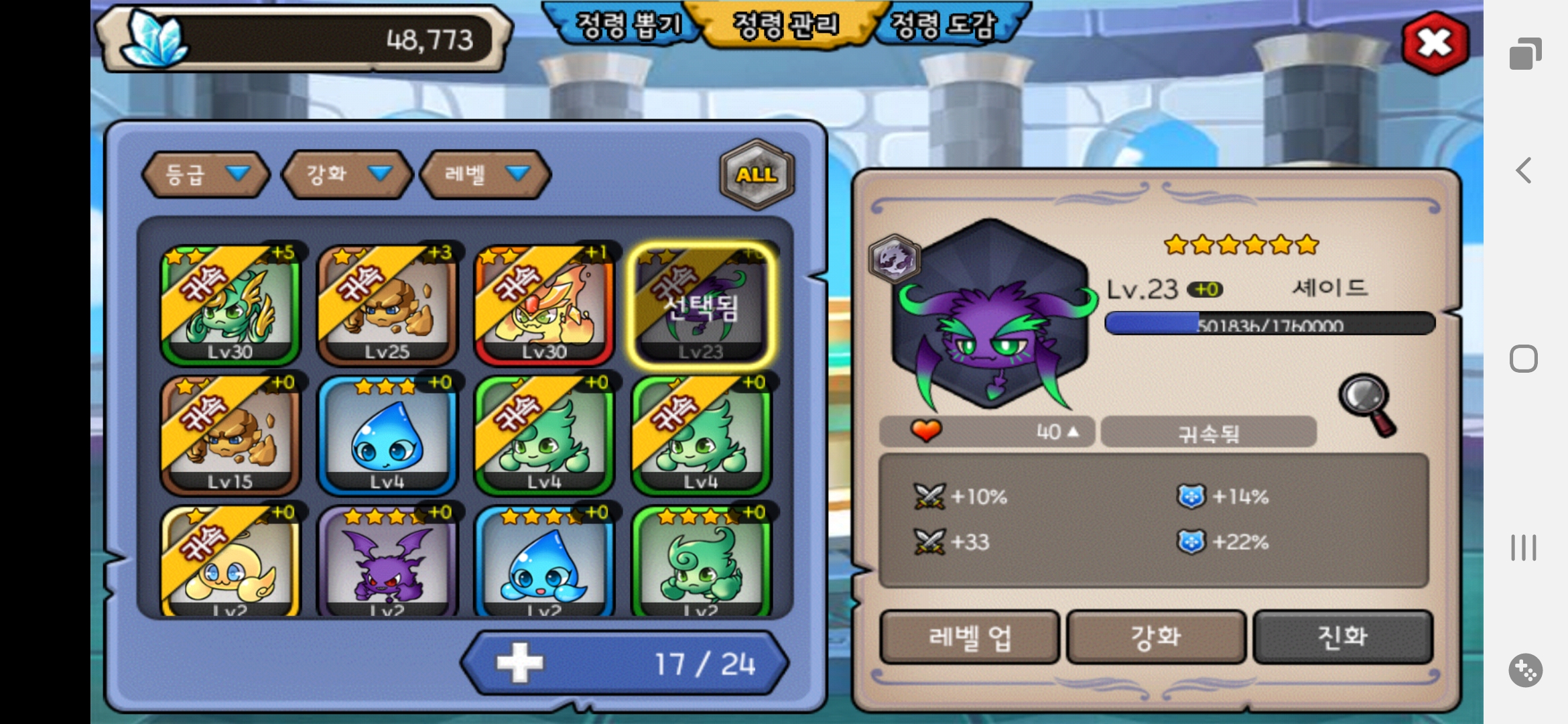Select the 정령 관리 tab
Image resolution: width=1568 pixels, height=724 pixels.
pyautogui.click(x=785, y=25)
